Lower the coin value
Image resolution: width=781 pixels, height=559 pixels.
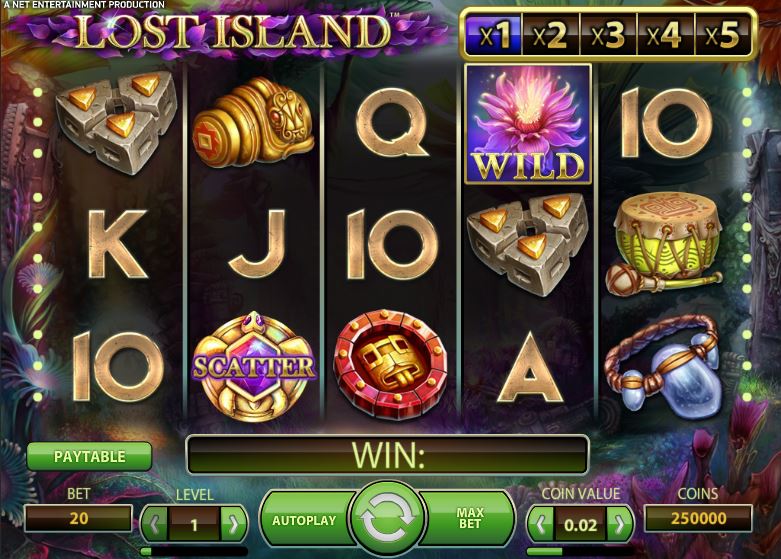tap(542, 522)
